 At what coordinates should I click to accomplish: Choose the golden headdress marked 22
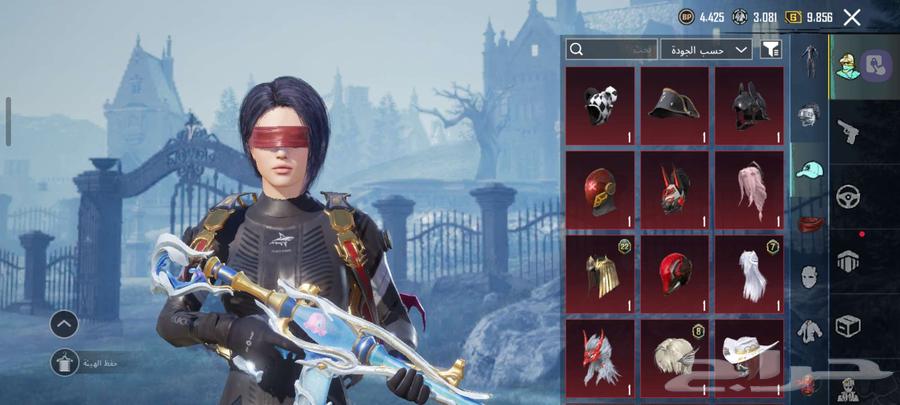pos(600,271)
